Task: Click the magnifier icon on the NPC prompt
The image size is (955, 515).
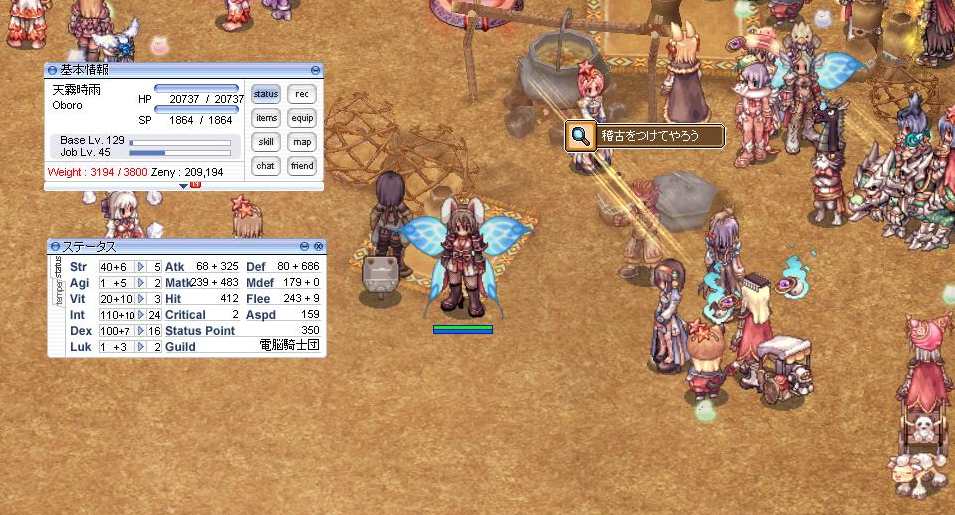Action: (580, 137)
